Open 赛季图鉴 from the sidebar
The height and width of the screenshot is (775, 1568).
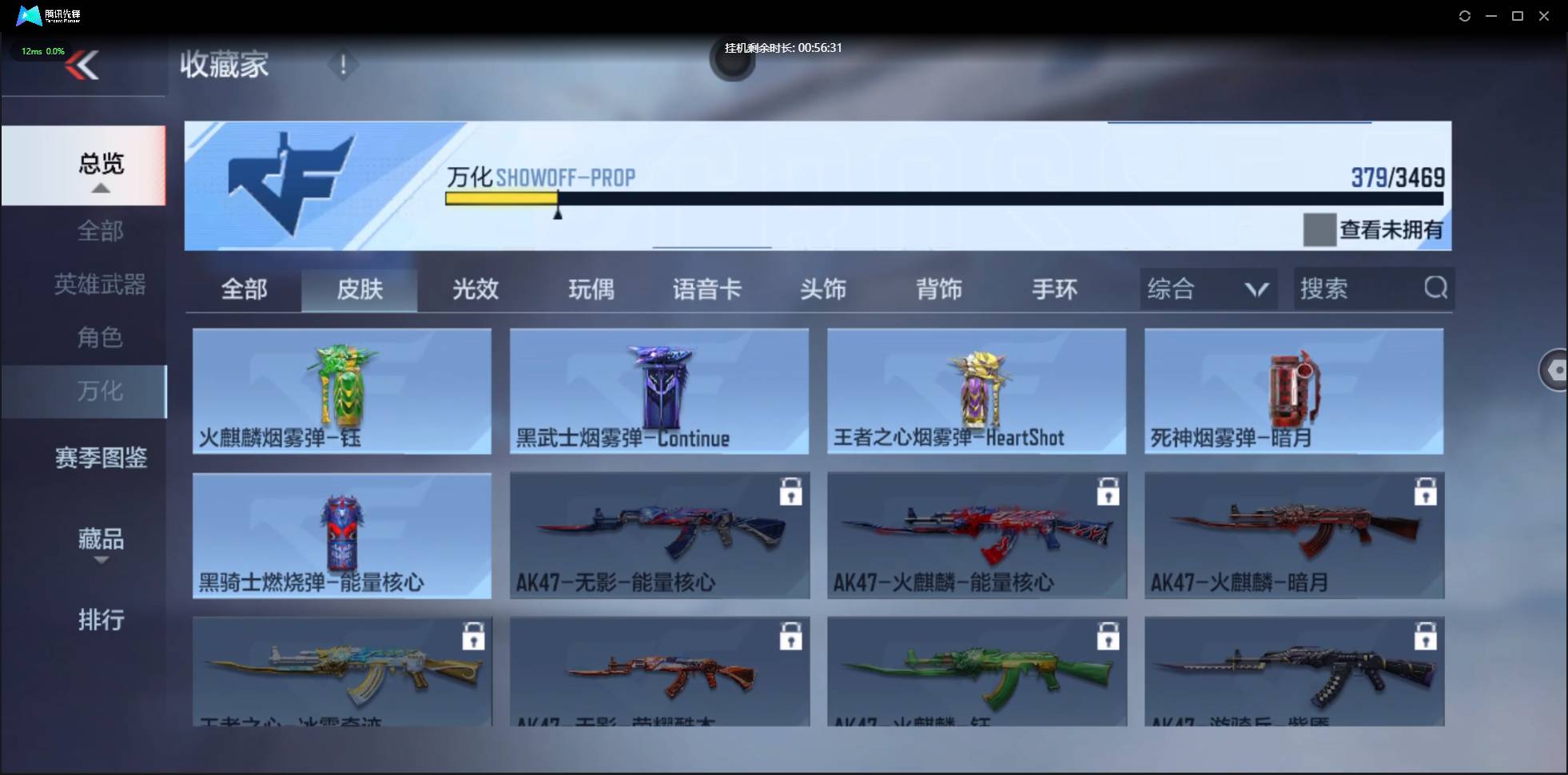(100, 458)
